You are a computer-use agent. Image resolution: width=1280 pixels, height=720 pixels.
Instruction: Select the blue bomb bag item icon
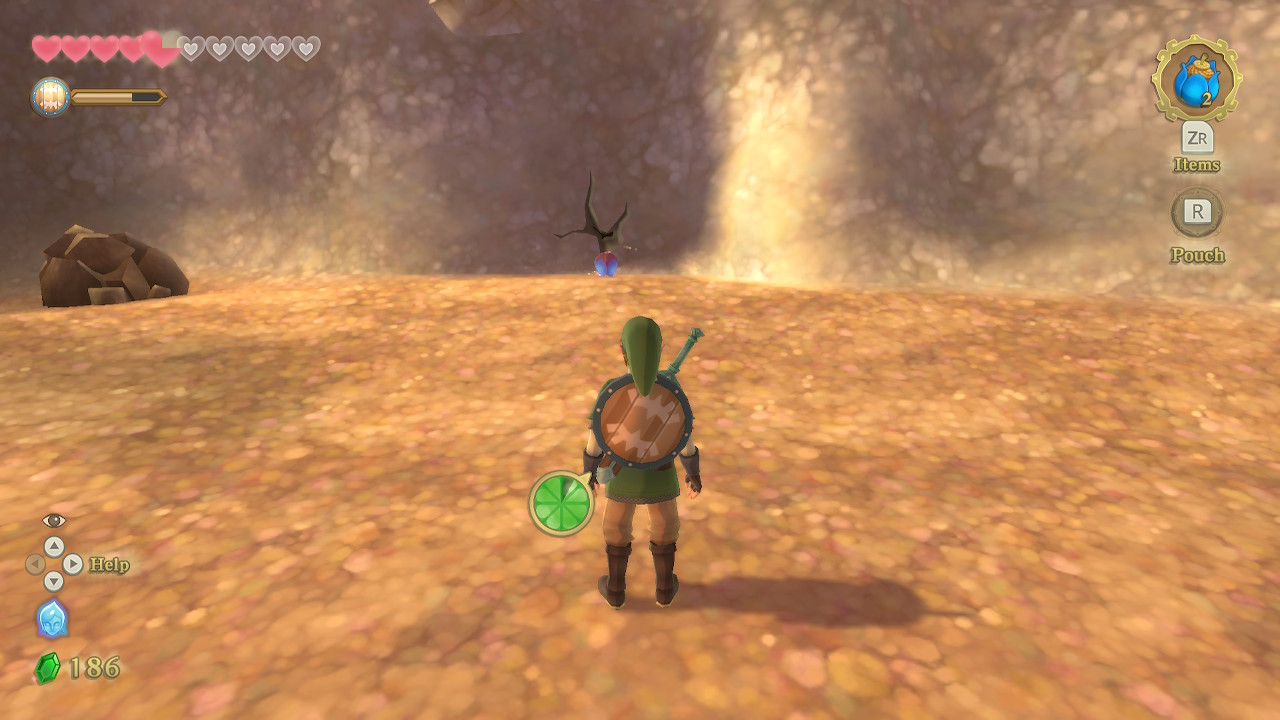(1196, 80)
